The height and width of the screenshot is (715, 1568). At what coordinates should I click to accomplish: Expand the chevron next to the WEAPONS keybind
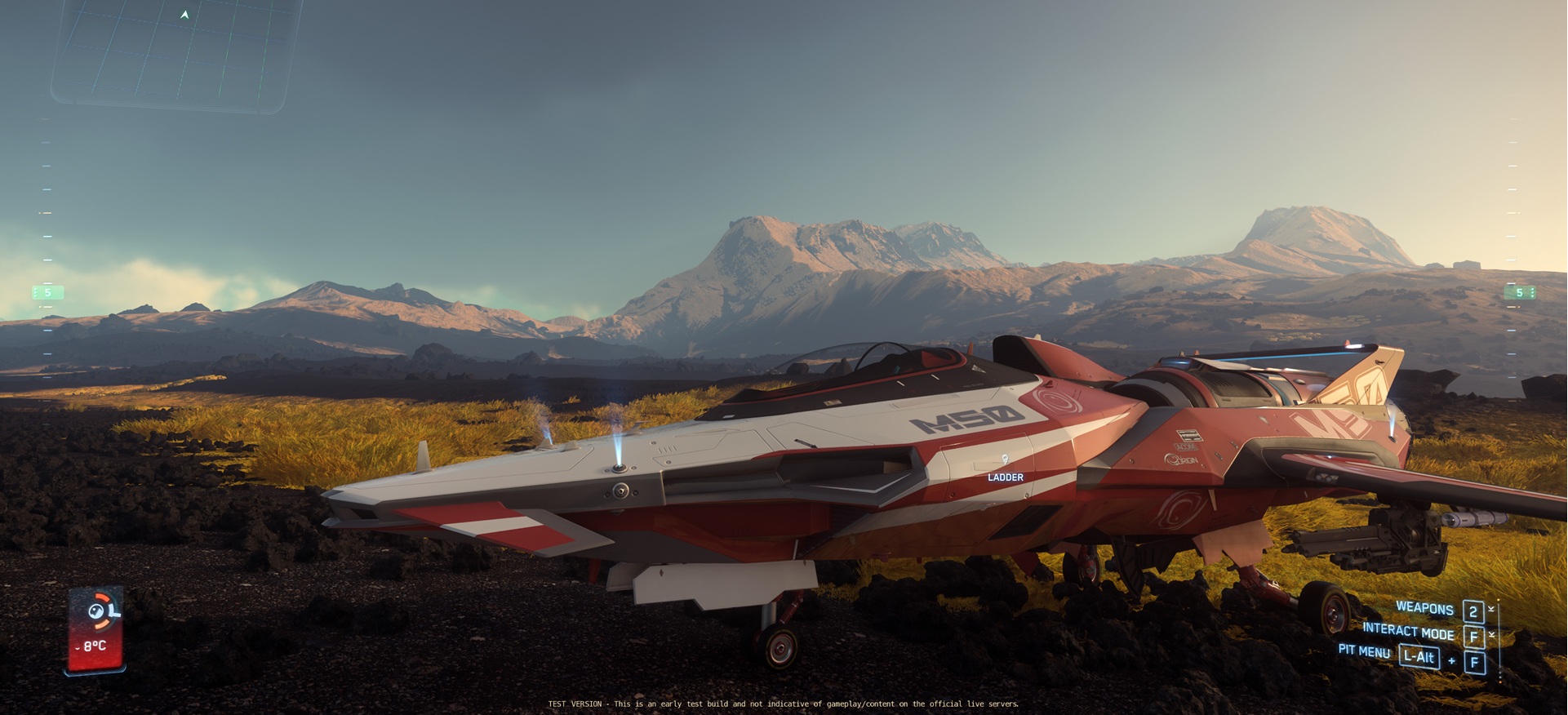1491,608
